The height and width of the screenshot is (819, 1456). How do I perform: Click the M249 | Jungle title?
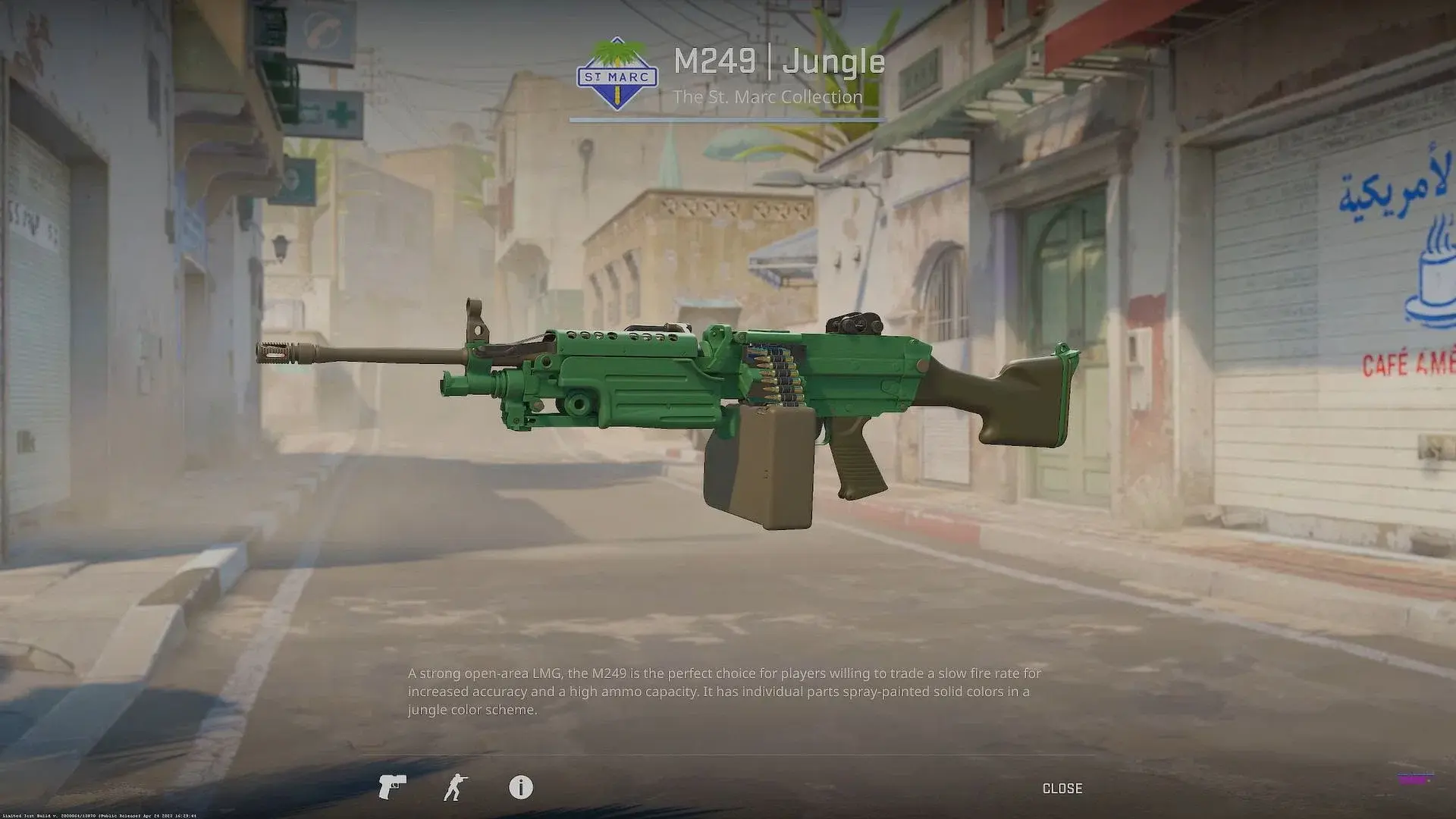[778, 62]
